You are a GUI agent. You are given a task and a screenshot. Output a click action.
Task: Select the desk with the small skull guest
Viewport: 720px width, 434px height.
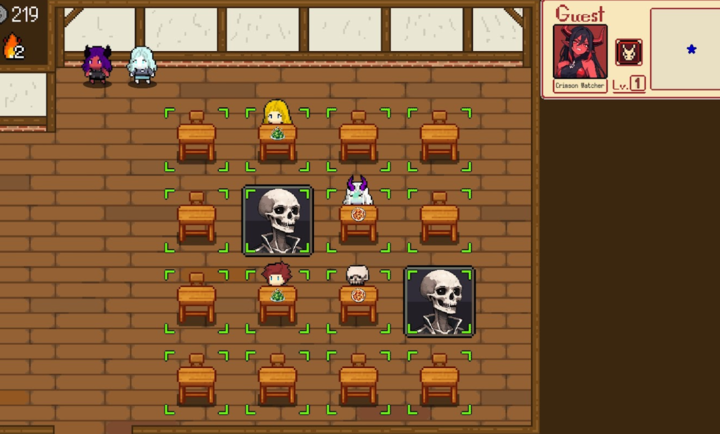tap(358, 300)
